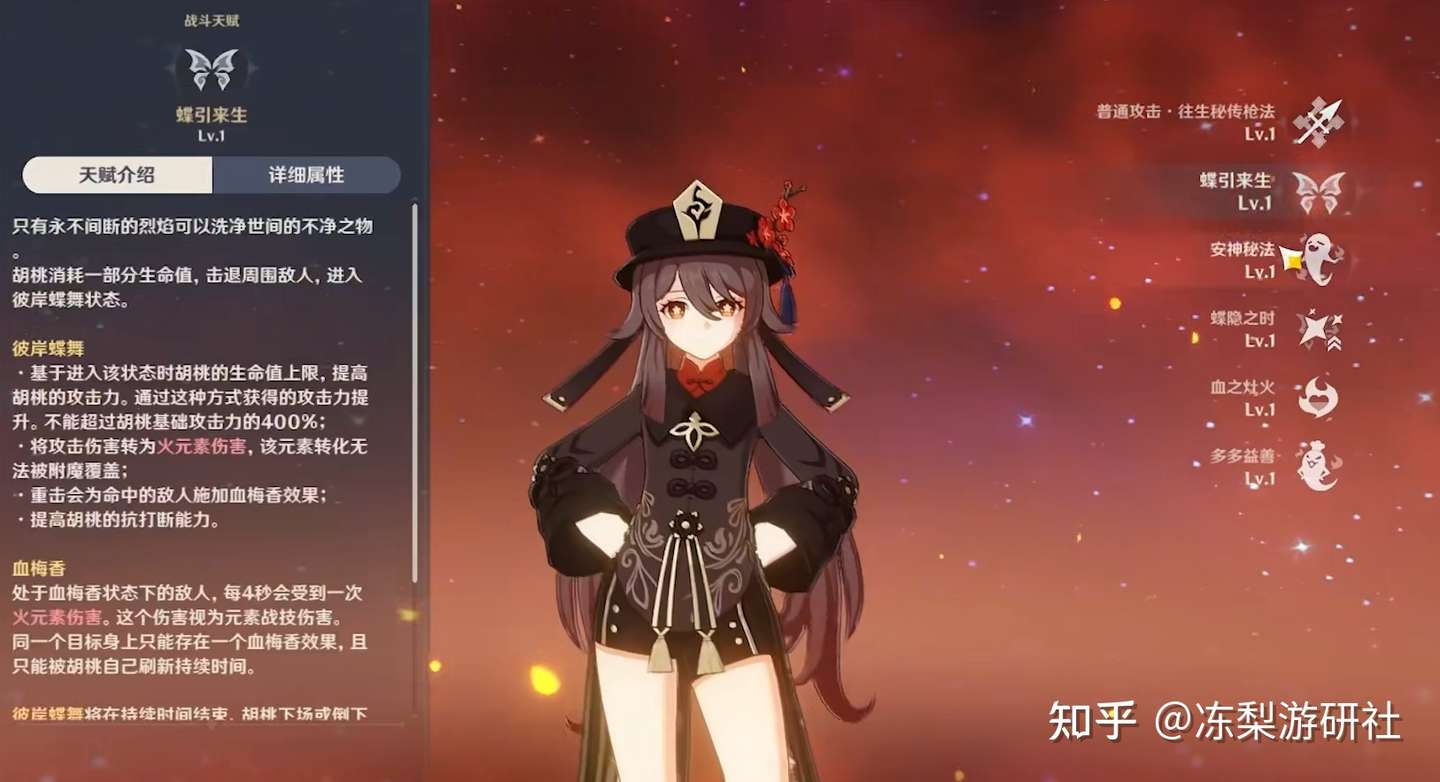Click the 蝶引来生 butterfly icon in talent list
1440x782 pixels.
click(x=1320, y=190)
